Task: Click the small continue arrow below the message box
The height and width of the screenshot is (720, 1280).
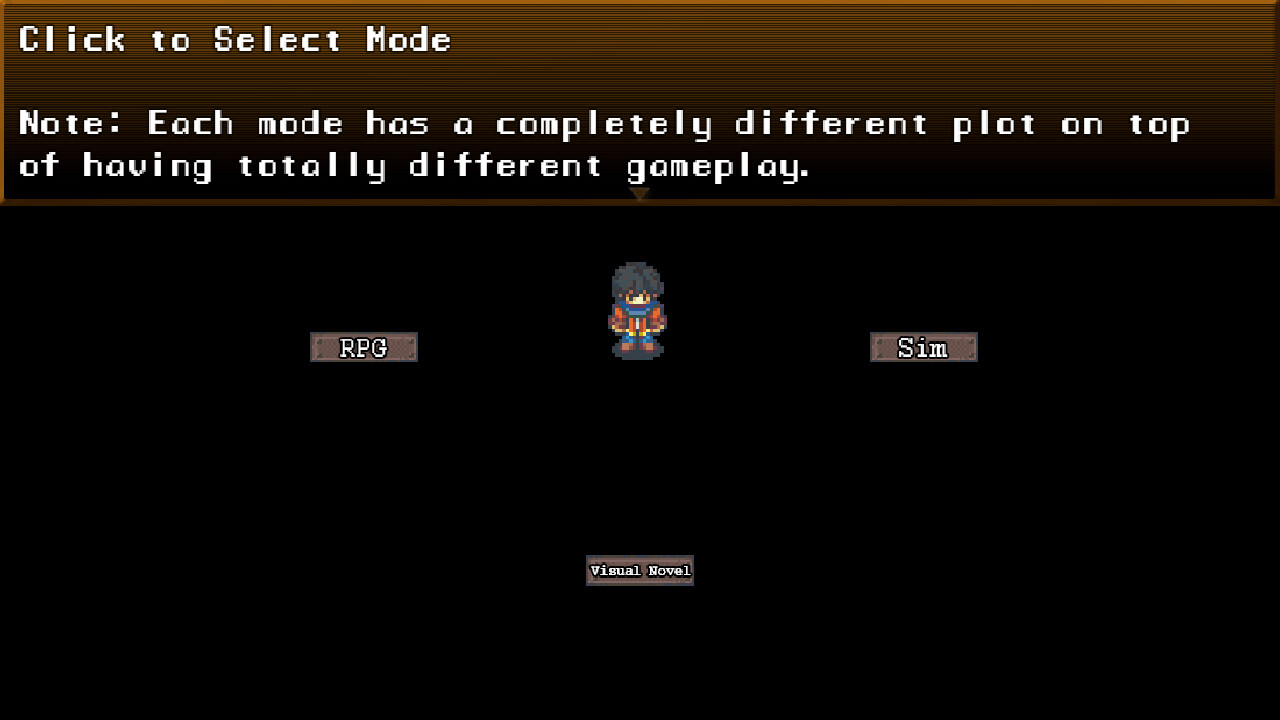Action: pos(639,194)
